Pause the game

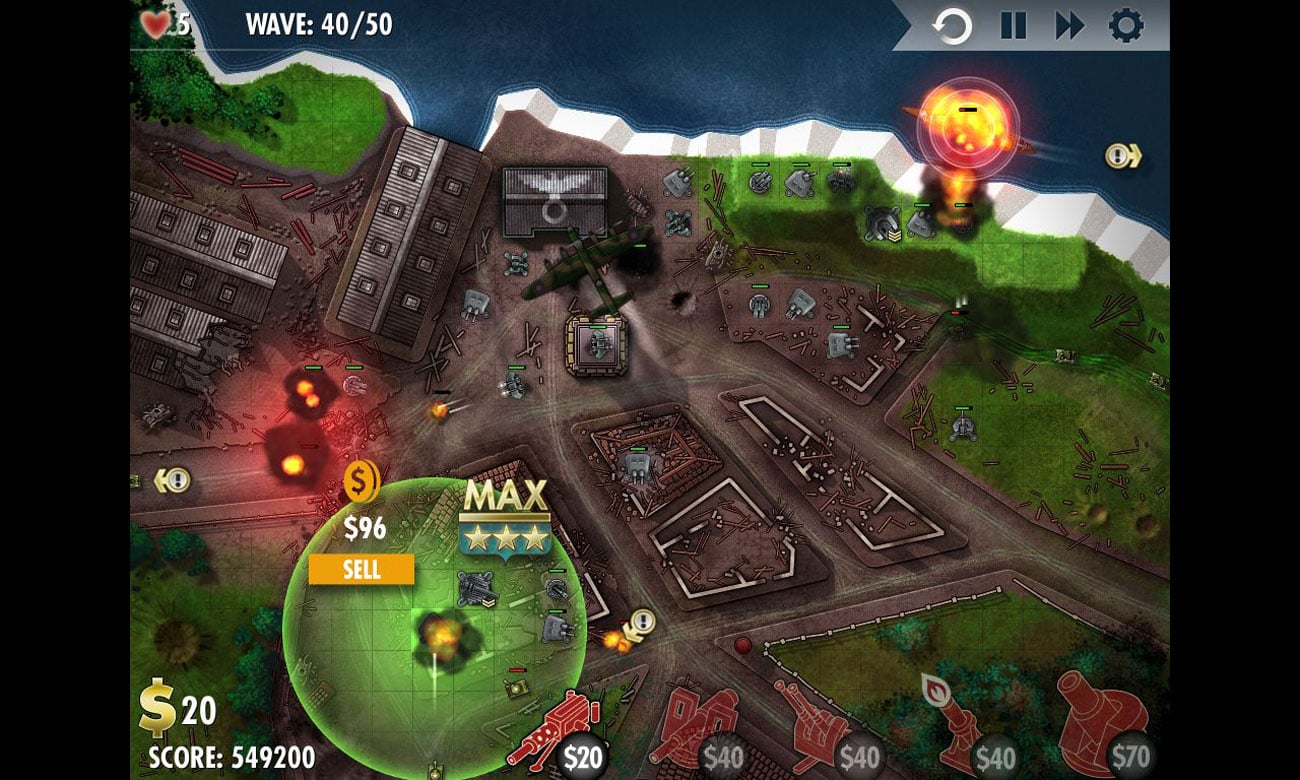click(1014, 27)
